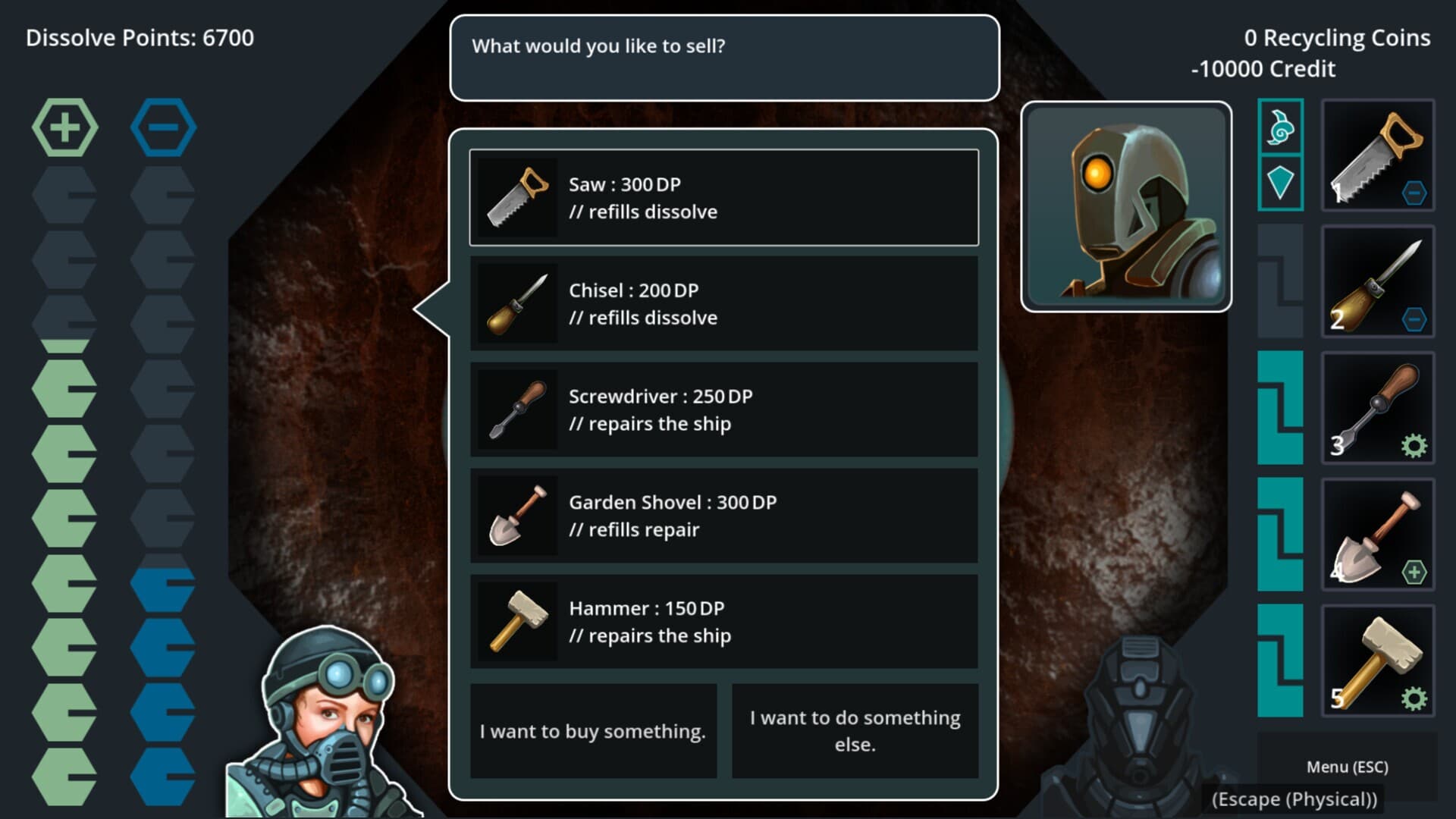
Task: Select Garden Shovel in the sell list
Action: coord(723,516)
